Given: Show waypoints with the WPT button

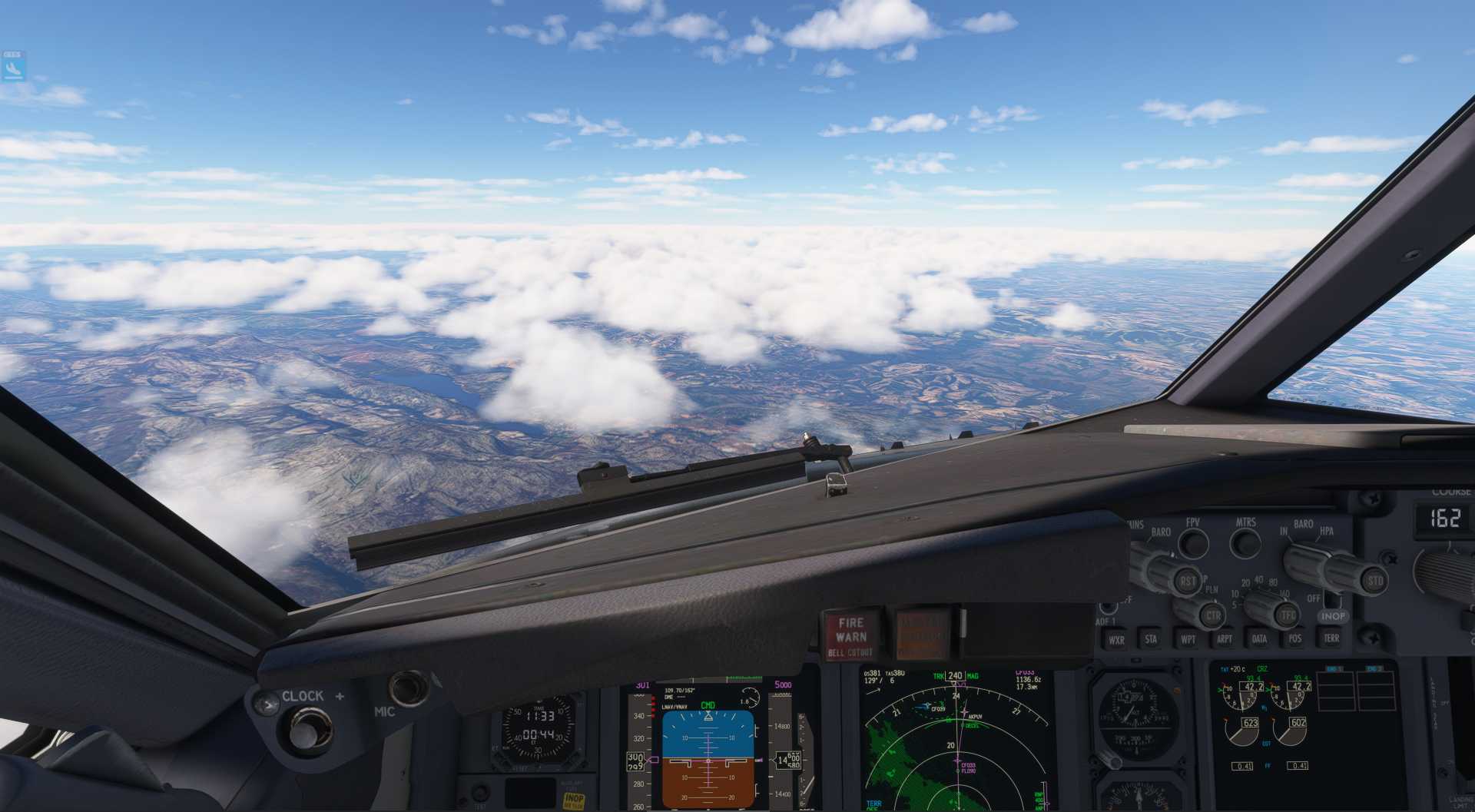Looking at the screenshot, I should pos(1188,638).
